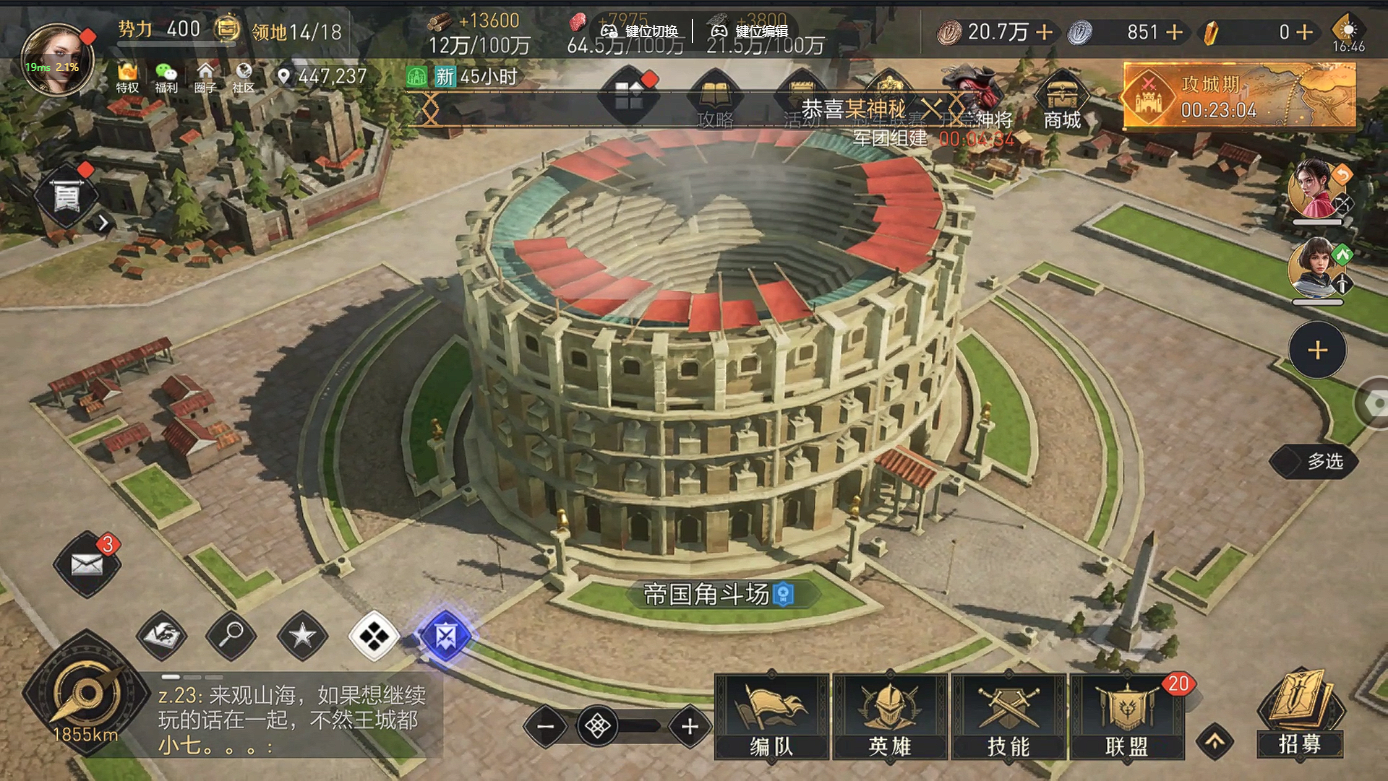1388x781 pixels.
Task: Zoom out the map with minus
Action: [x=546, y=727]
